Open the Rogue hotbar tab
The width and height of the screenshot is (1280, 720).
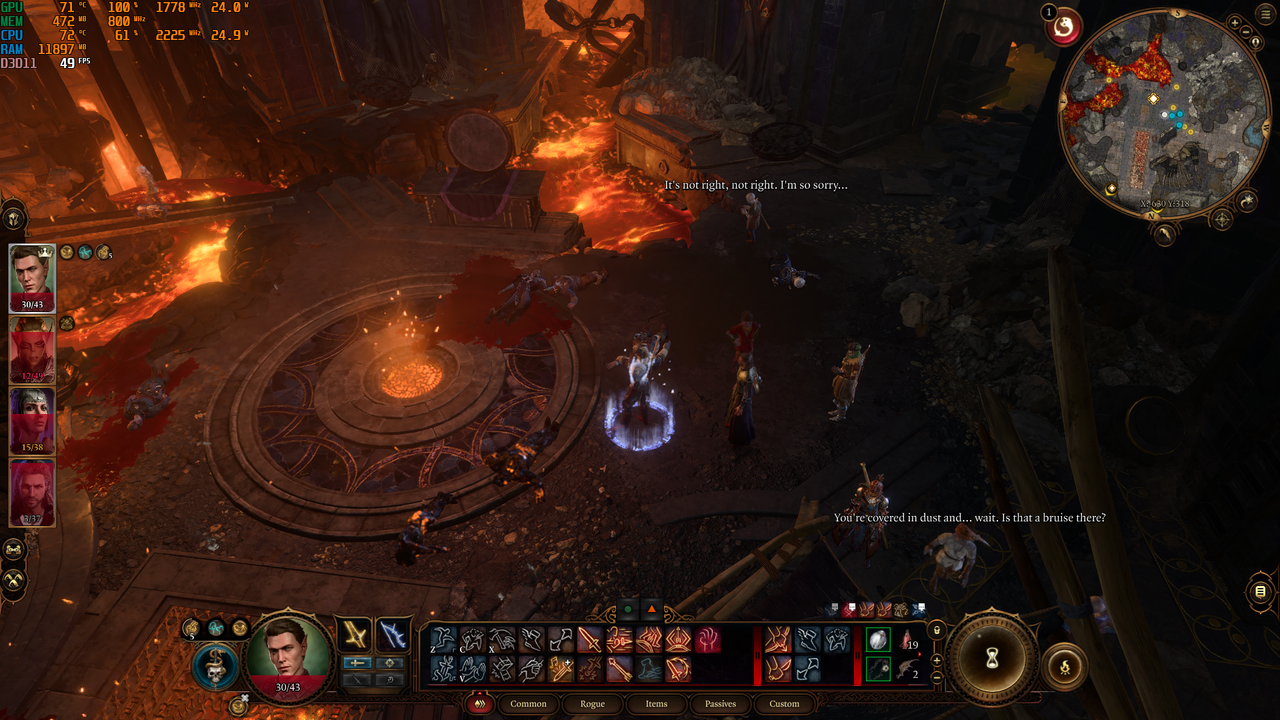point(592,704)
